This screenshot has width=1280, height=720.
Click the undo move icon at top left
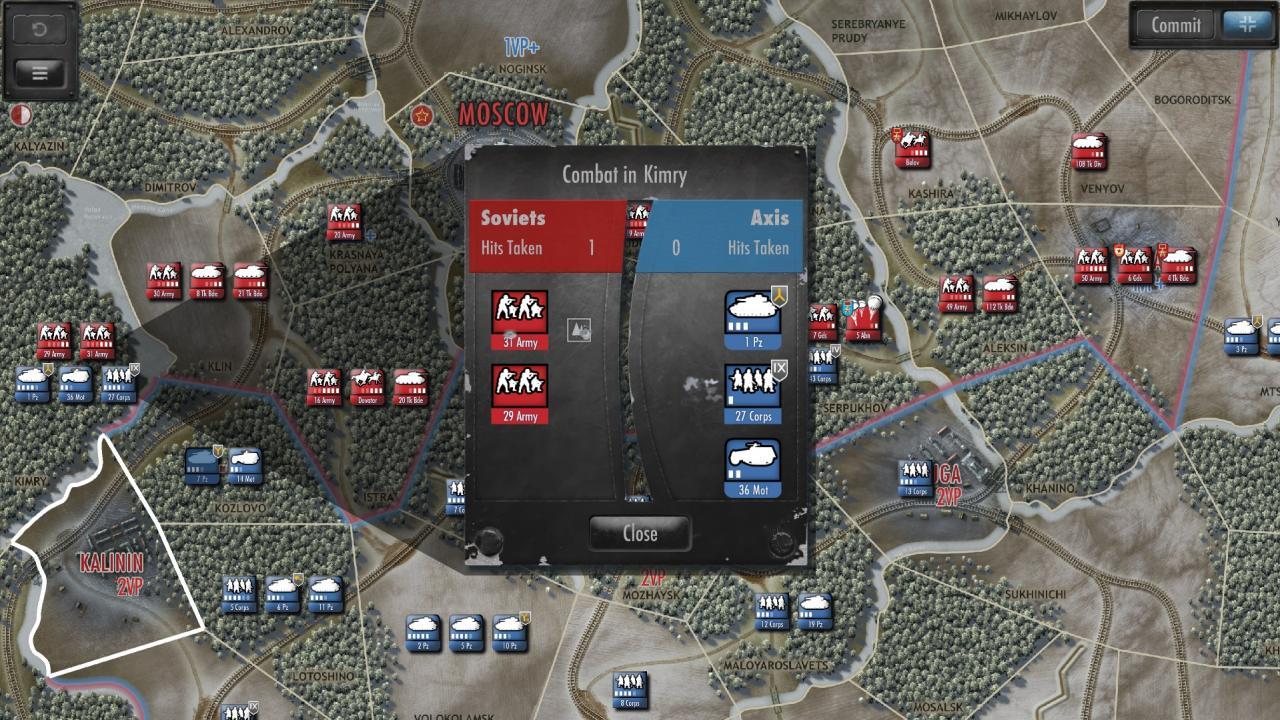click(x=38, y=28)
